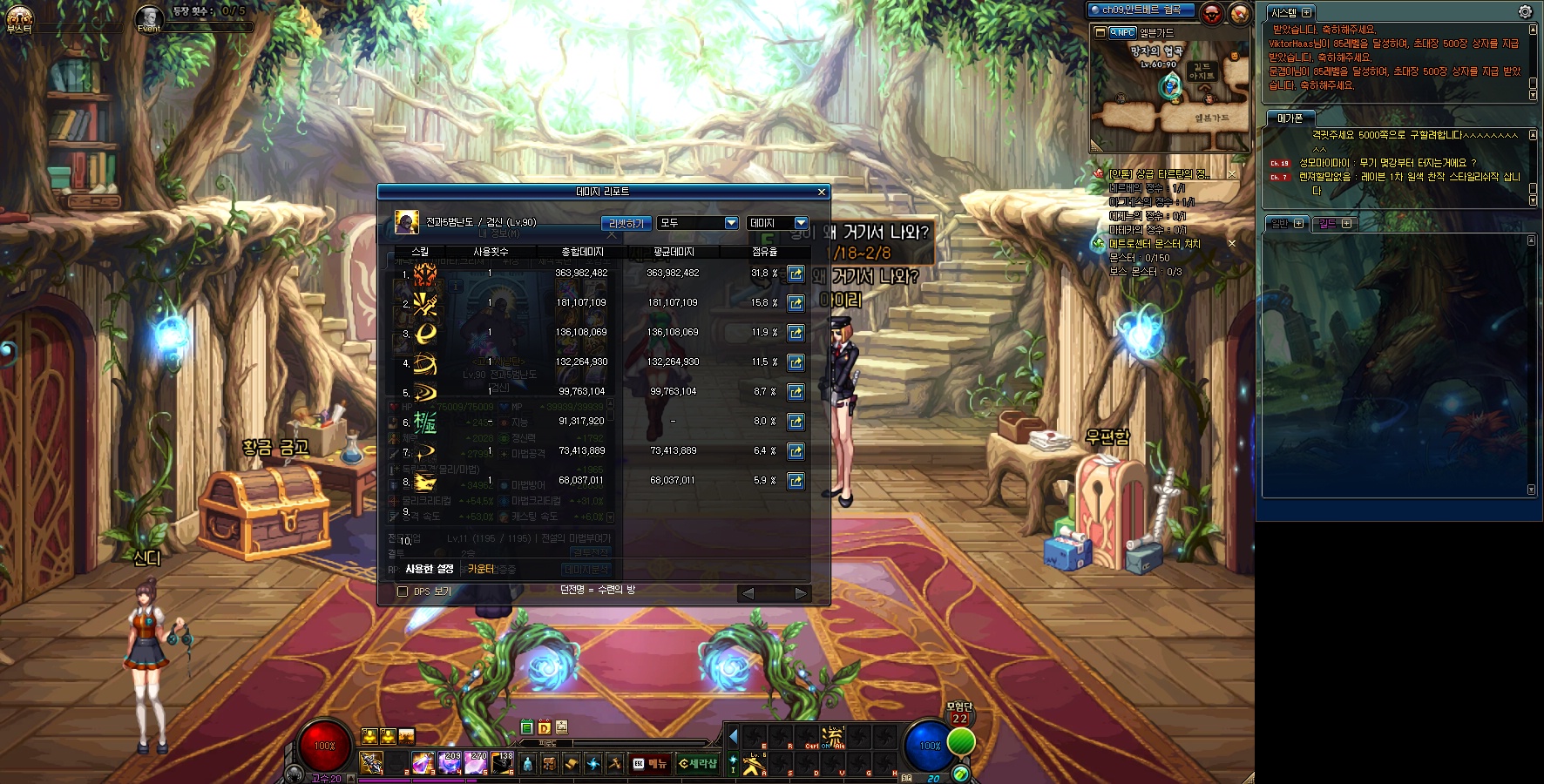Close the 데미지 리포트 window
This screenshot has width=1544, height=784.
click(x=821, y=192)
